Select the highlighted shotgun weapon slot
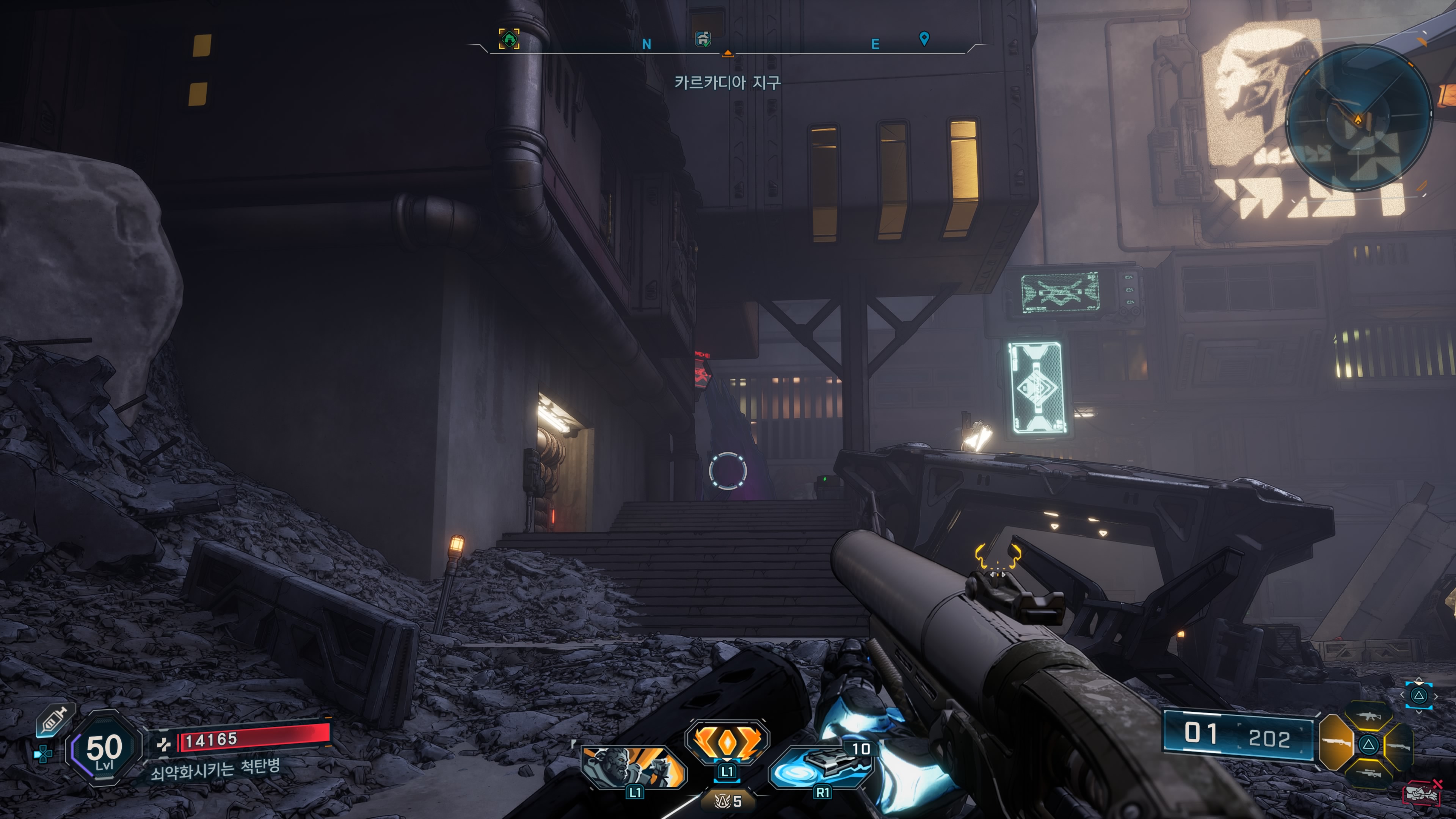The width and height of the screenshot is (1456, 819). coord(1336,742)
